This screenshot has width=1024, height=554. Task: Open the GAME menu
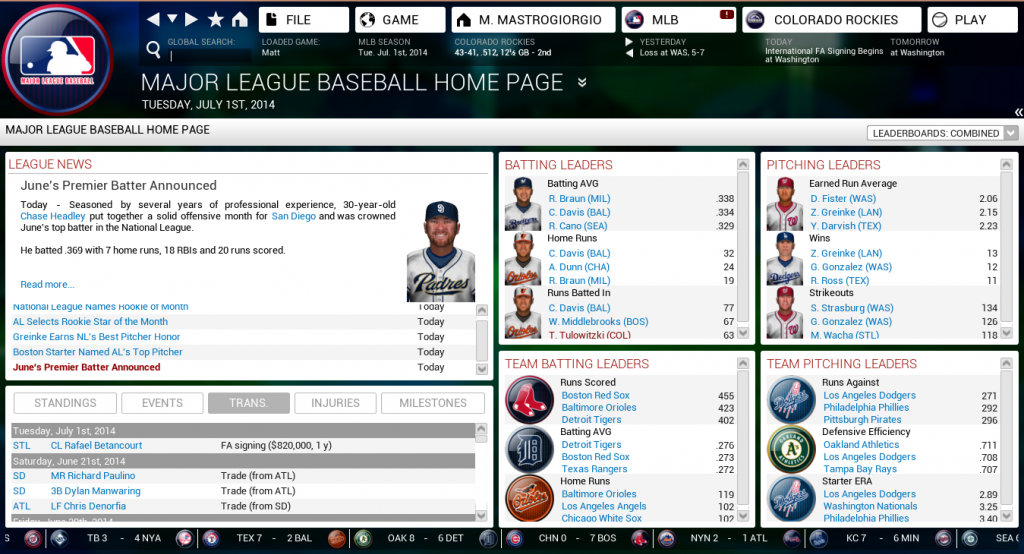(x=400, y=20)
